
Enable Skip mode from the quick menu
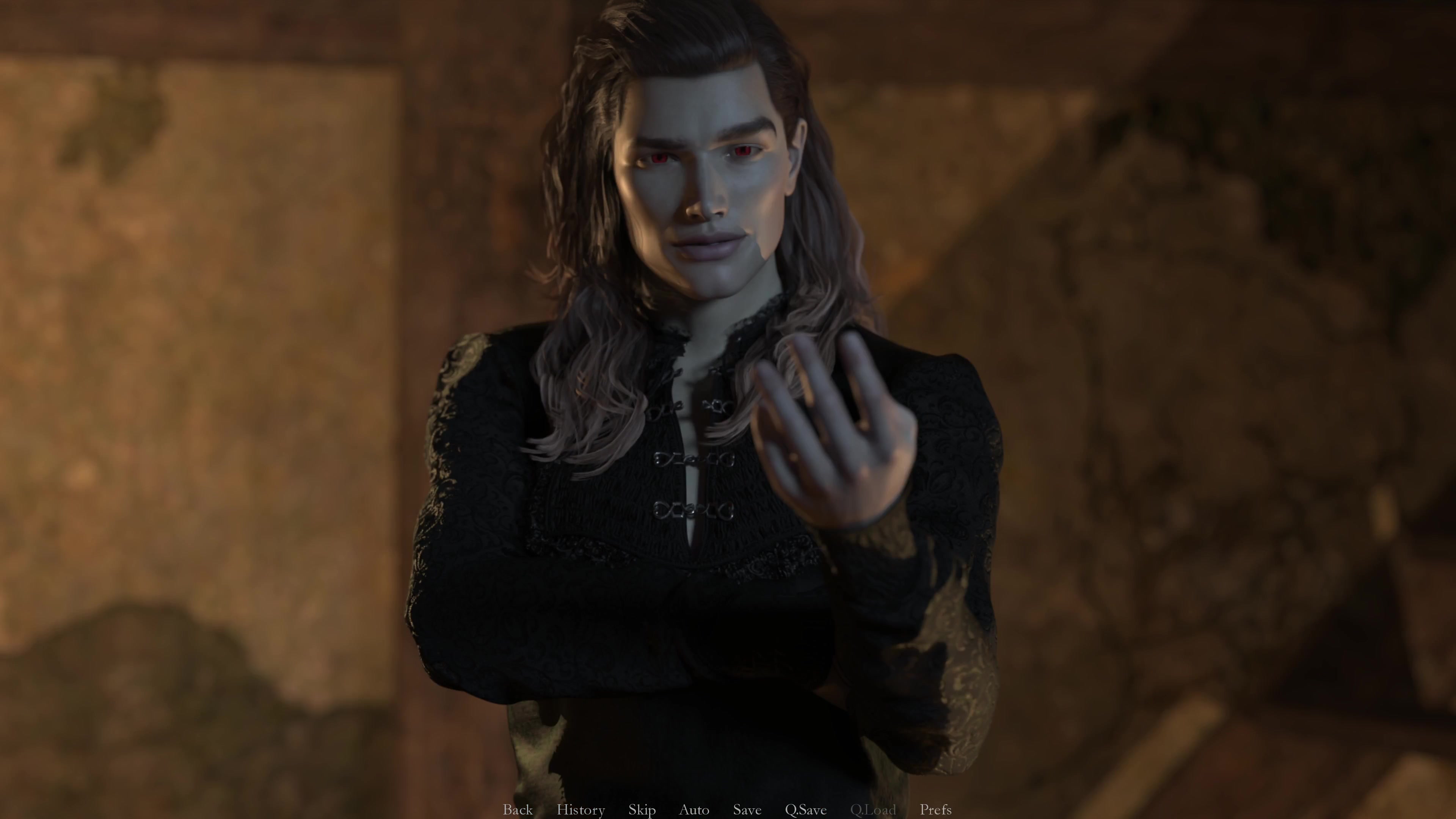[x=642, y=810]
